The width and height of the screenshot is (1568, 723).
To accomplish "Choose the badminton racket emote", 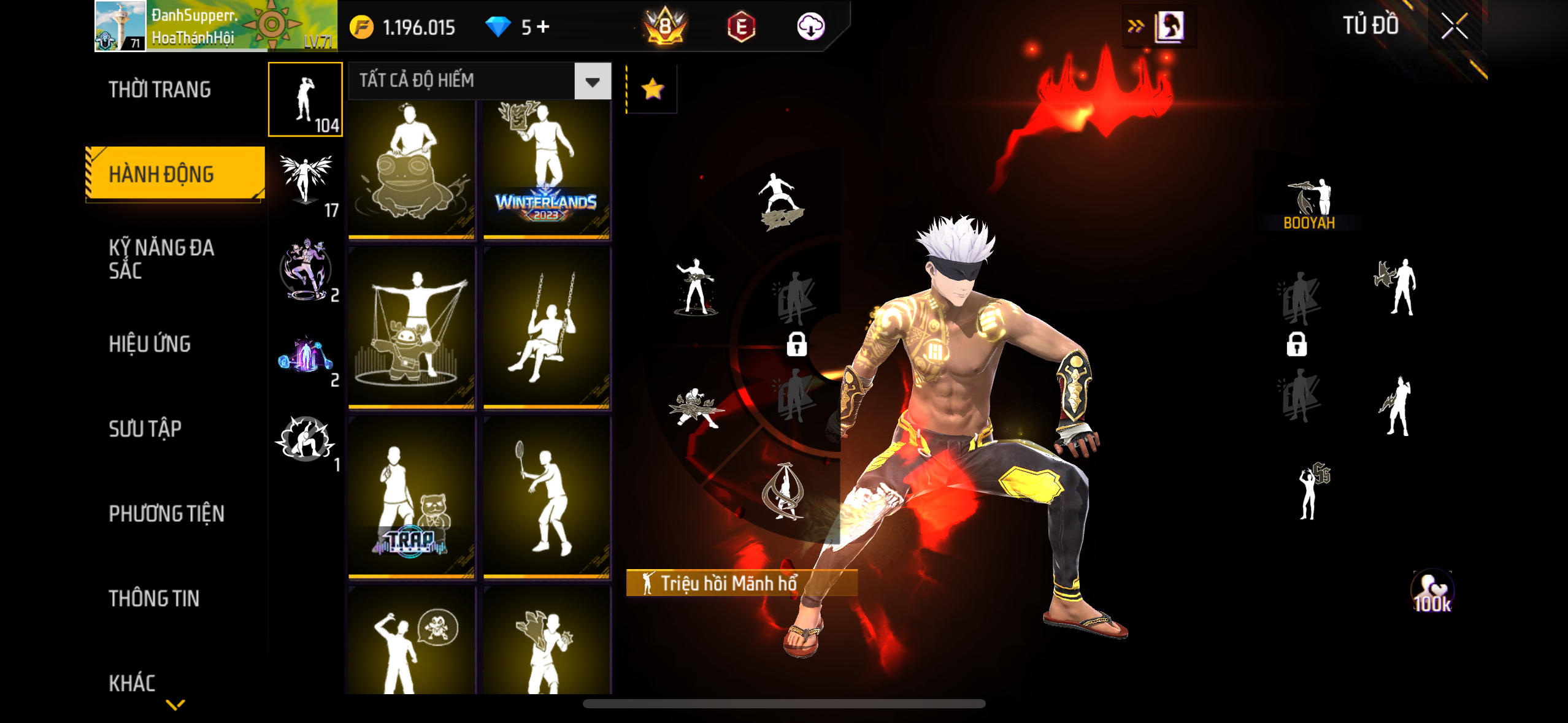I will pos(547,498).
